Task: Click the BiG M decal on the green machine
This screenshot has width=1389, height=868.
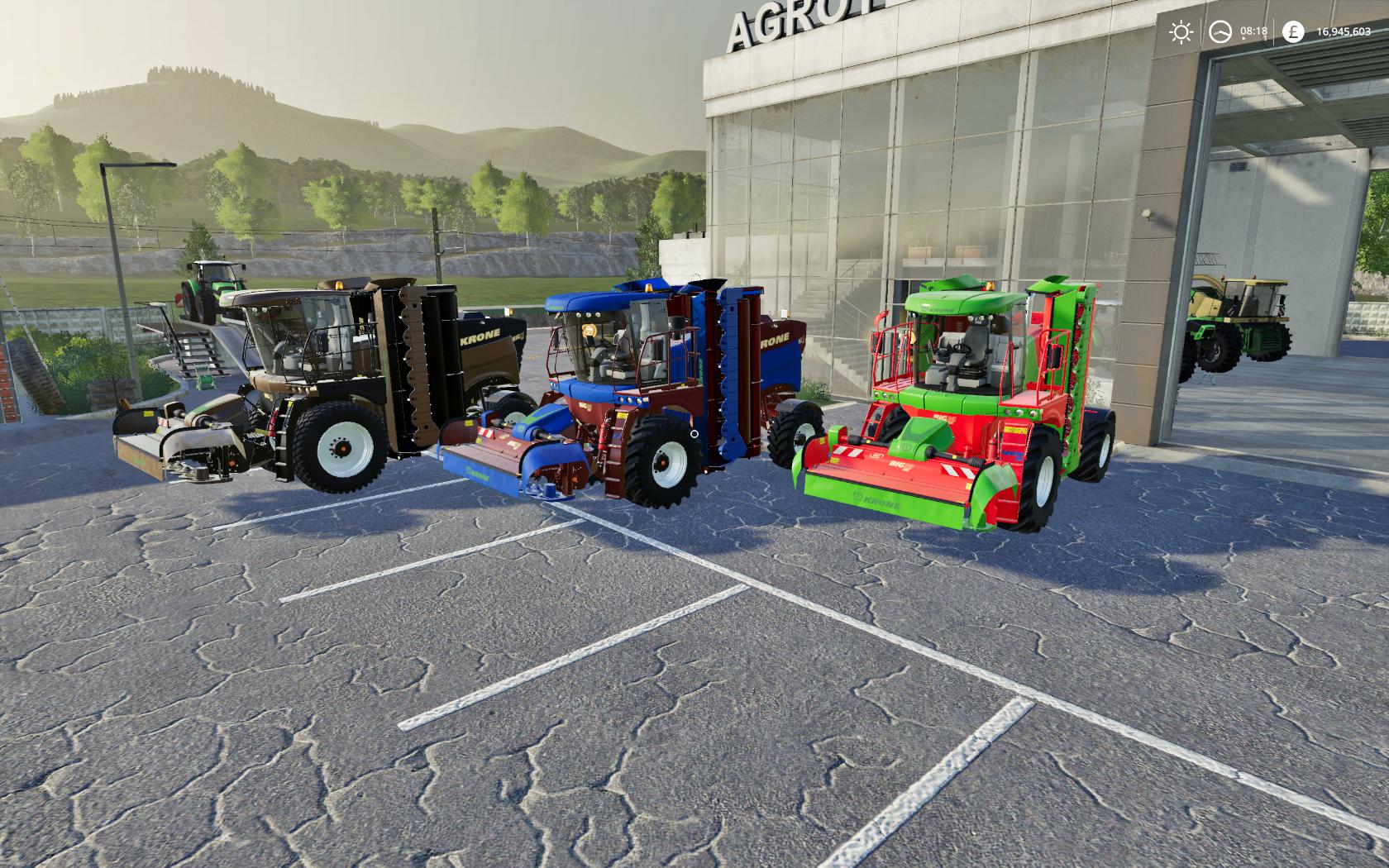Action: (x=942, y=419)
